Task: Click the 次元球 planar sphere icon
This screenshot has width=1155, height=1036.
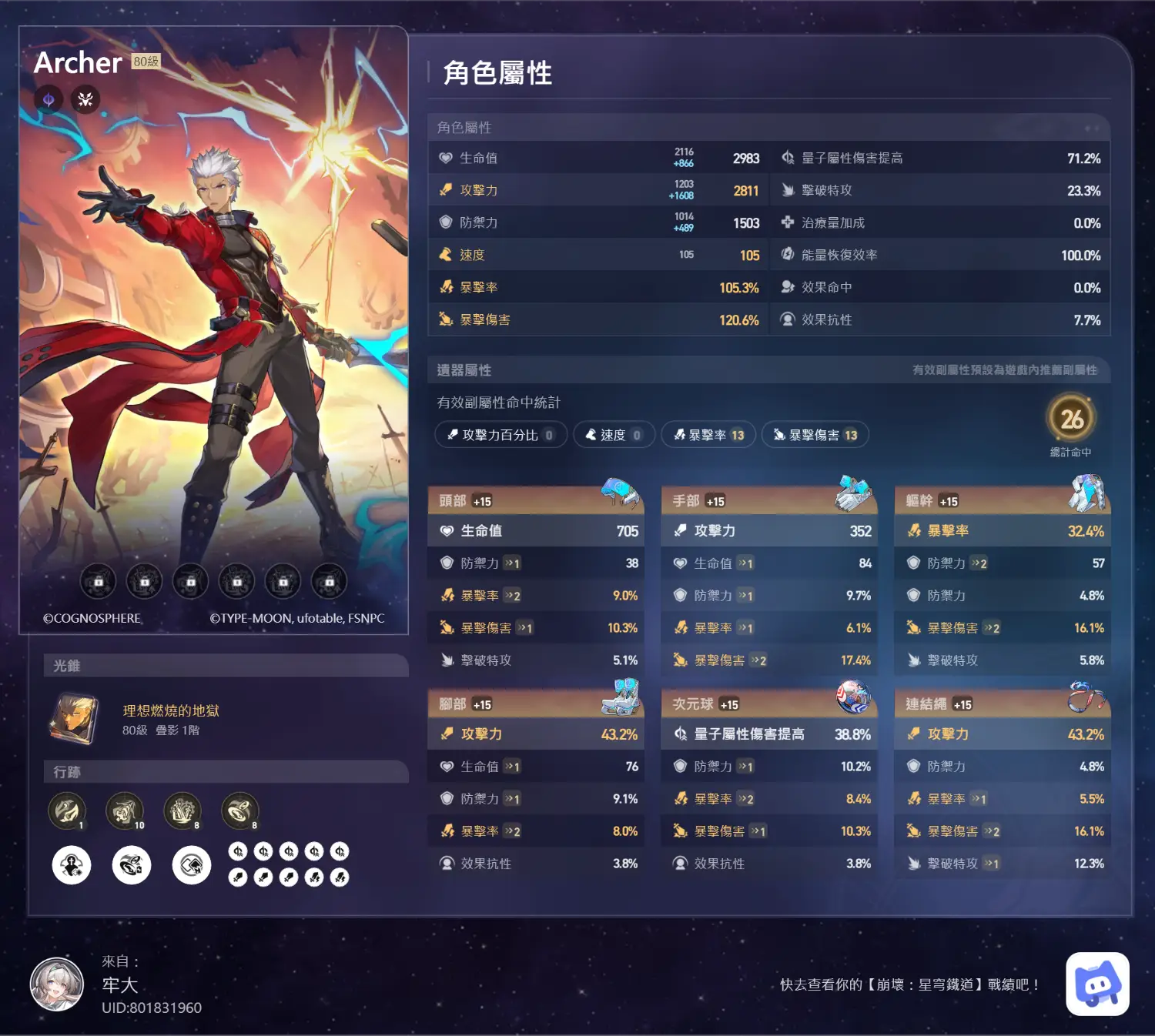Action: [853, 697]
